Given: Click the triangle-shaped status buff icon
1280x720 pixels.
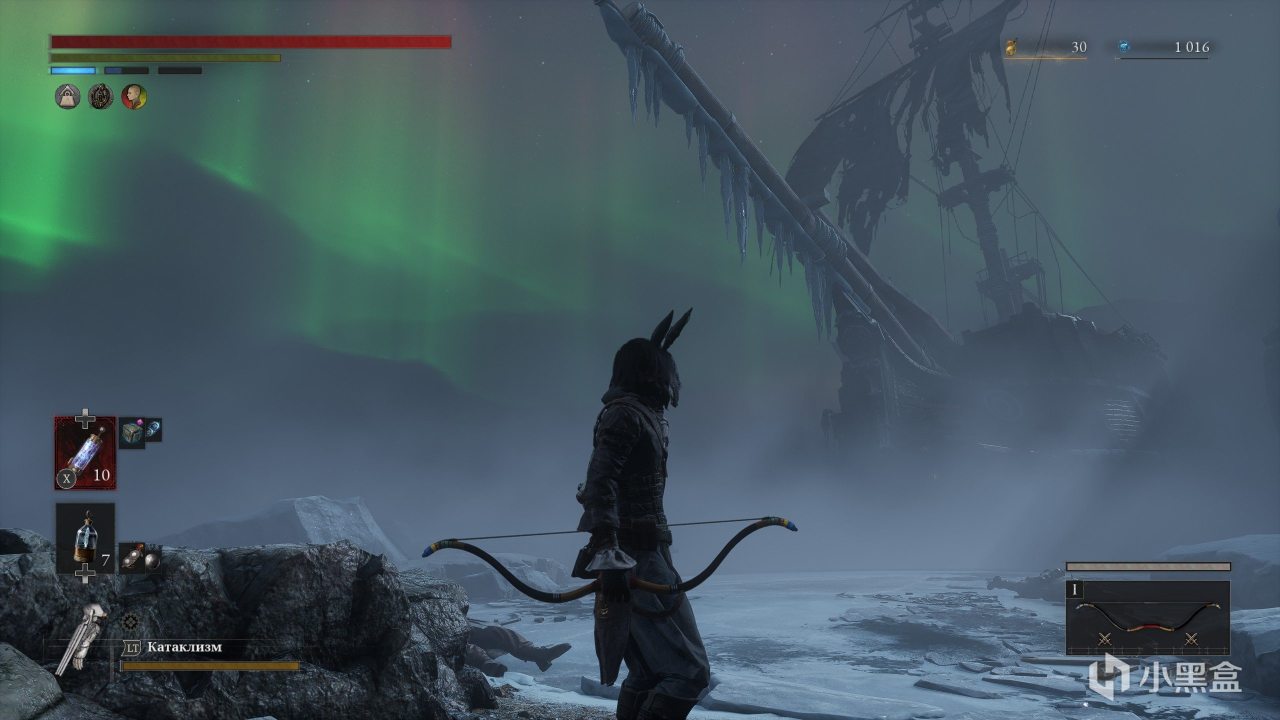Looking at the screenshot, I should click(67, 97).
